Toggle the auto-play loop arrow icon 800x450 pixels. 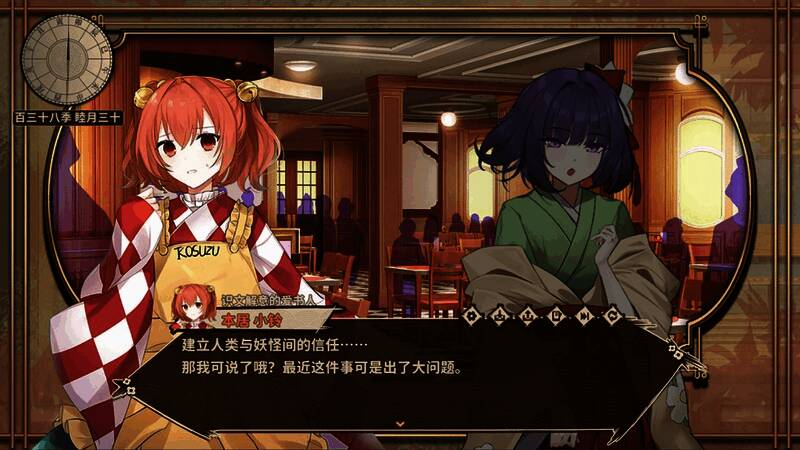click(612, 316)
